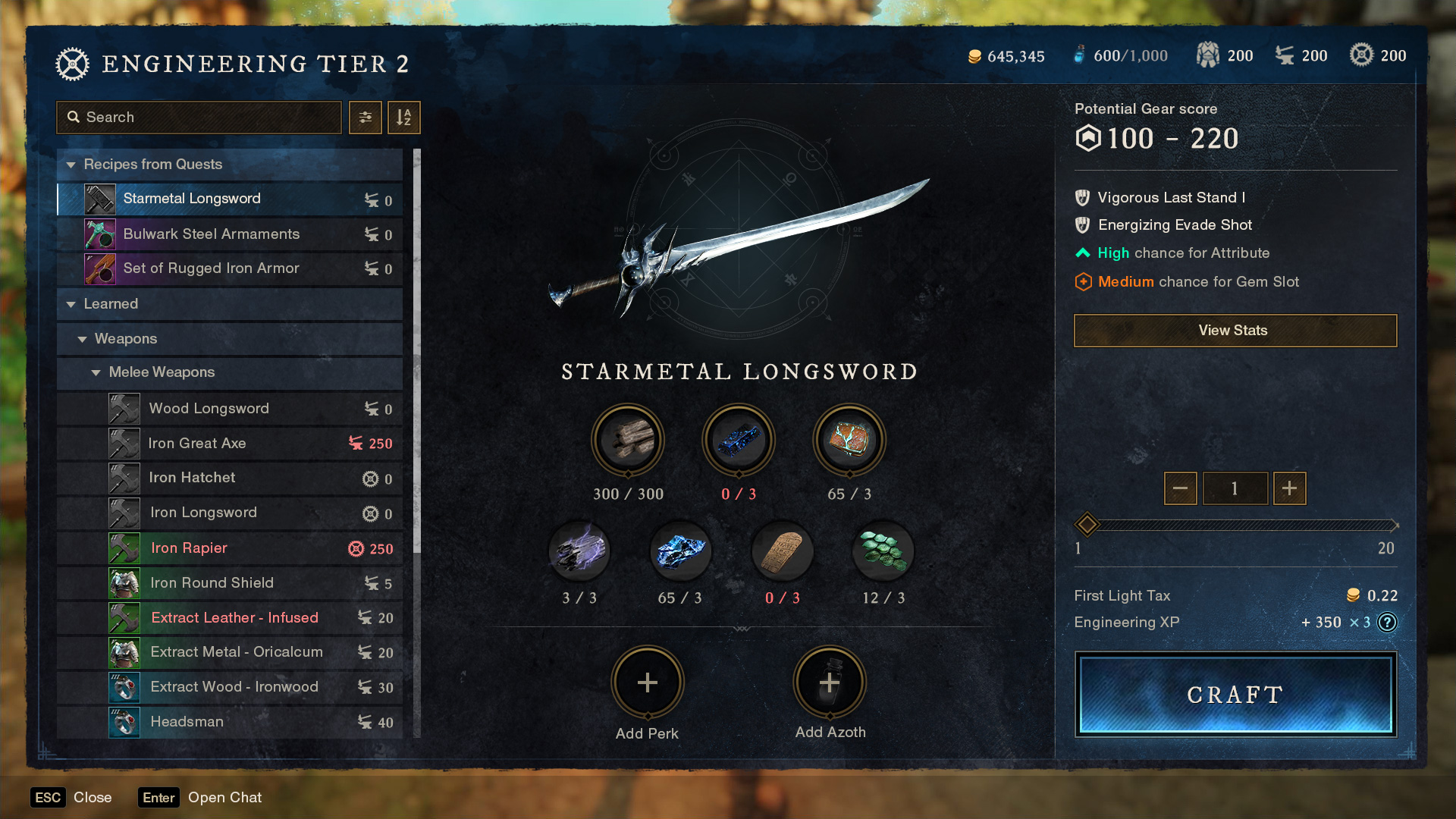The height and width of the screenshot is (819, 1456).
Task: Focus the recipe Search field
Action: click(x=199, y=118)
